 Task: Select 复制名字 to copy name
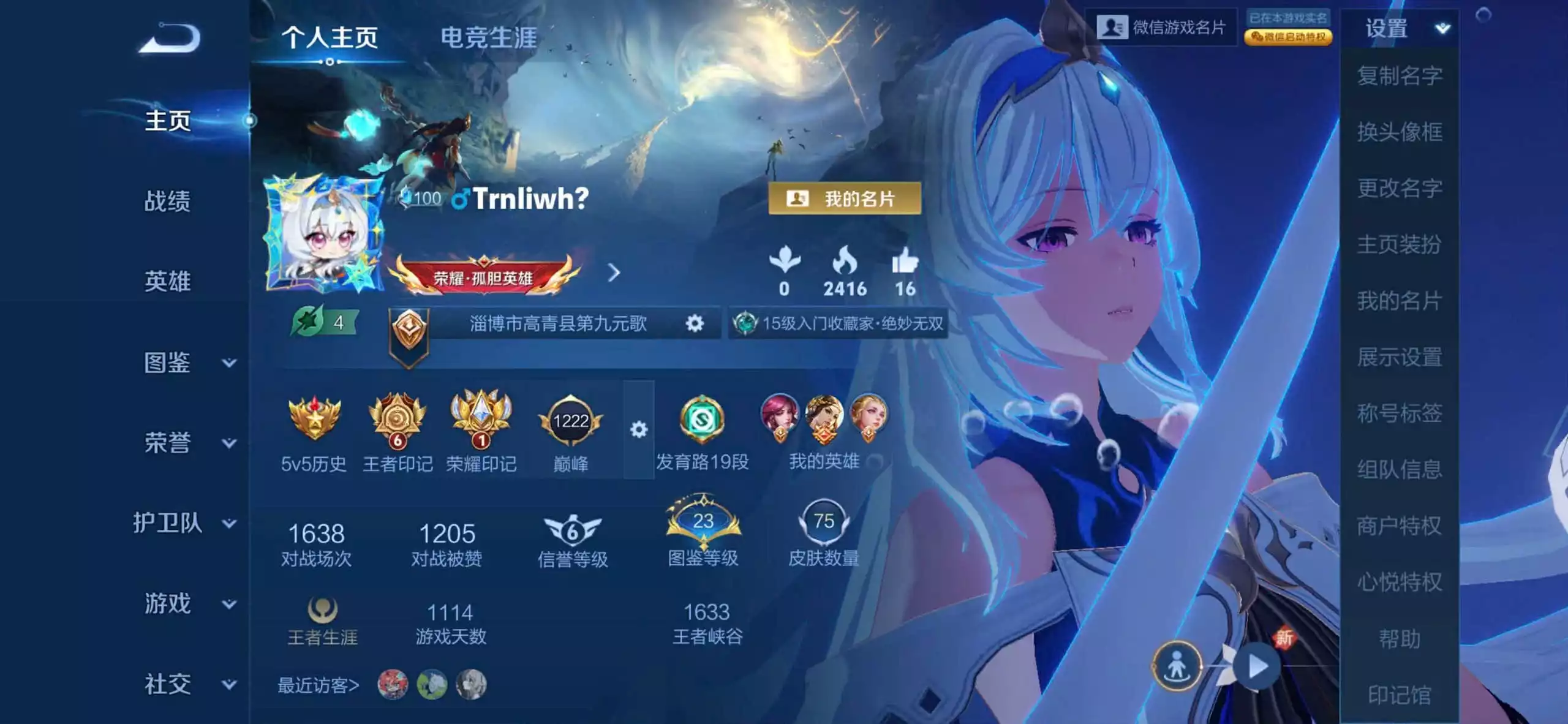(1401, 75)
